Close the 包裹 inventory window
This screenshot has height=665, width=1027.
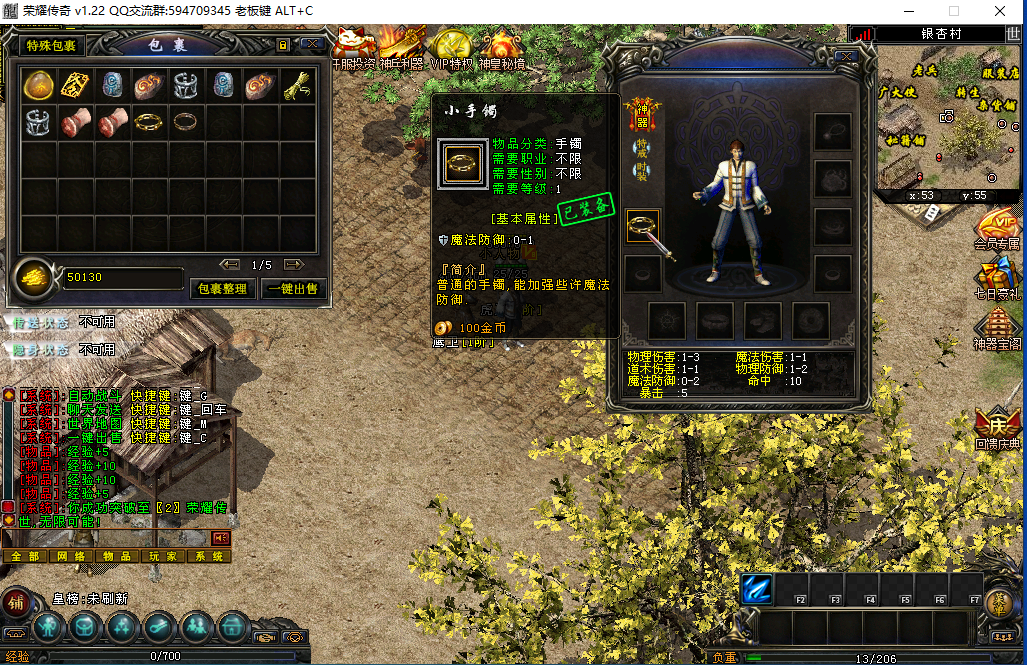(x=311, y=45)
